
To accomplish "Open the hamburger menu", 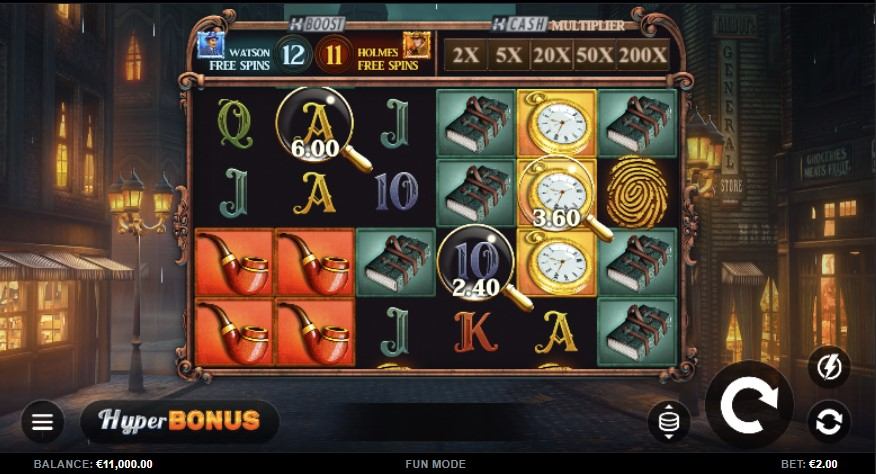I will (42, 421).
